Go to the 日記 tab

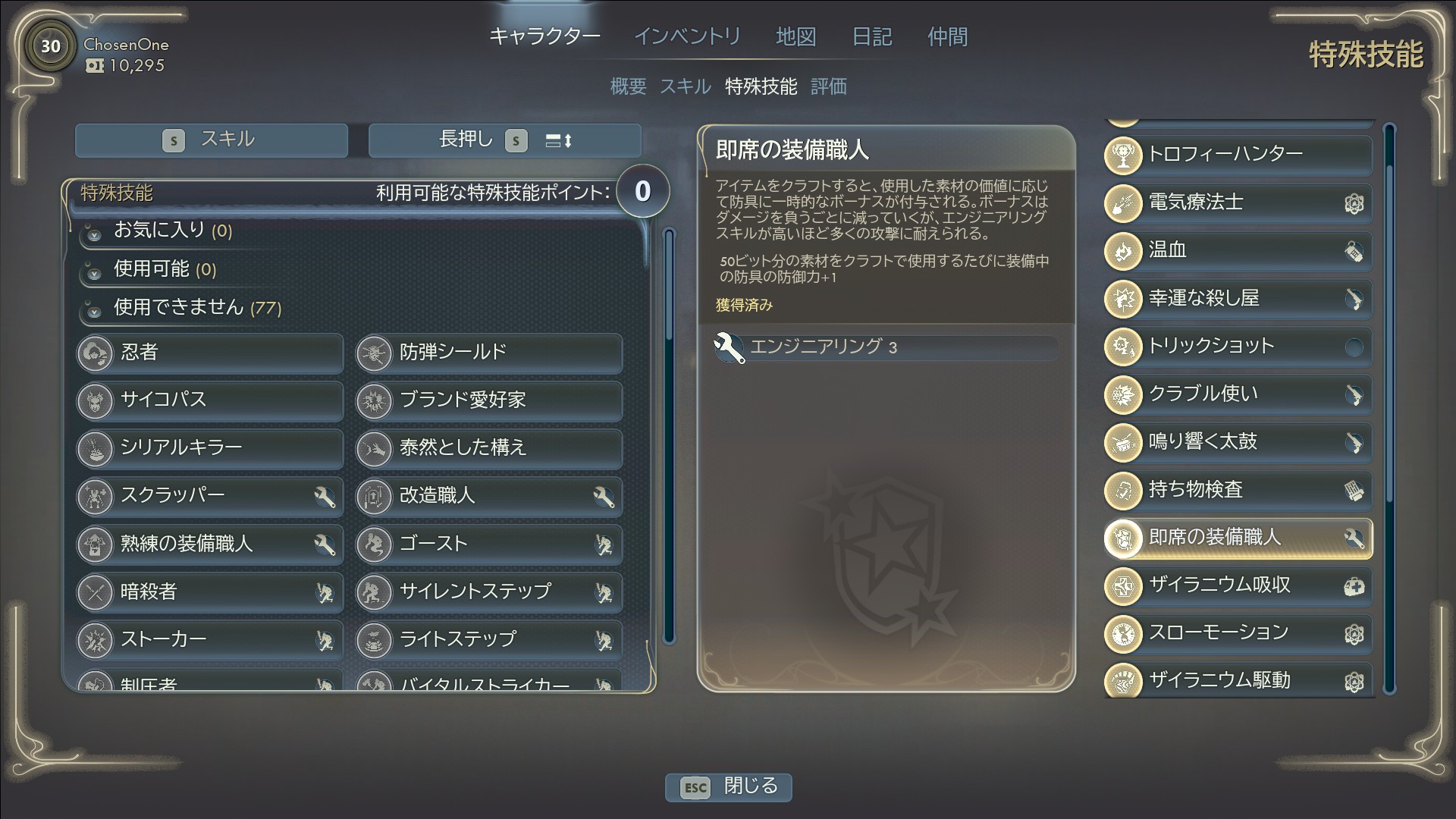pyautogui.click(x=871, y=36)
